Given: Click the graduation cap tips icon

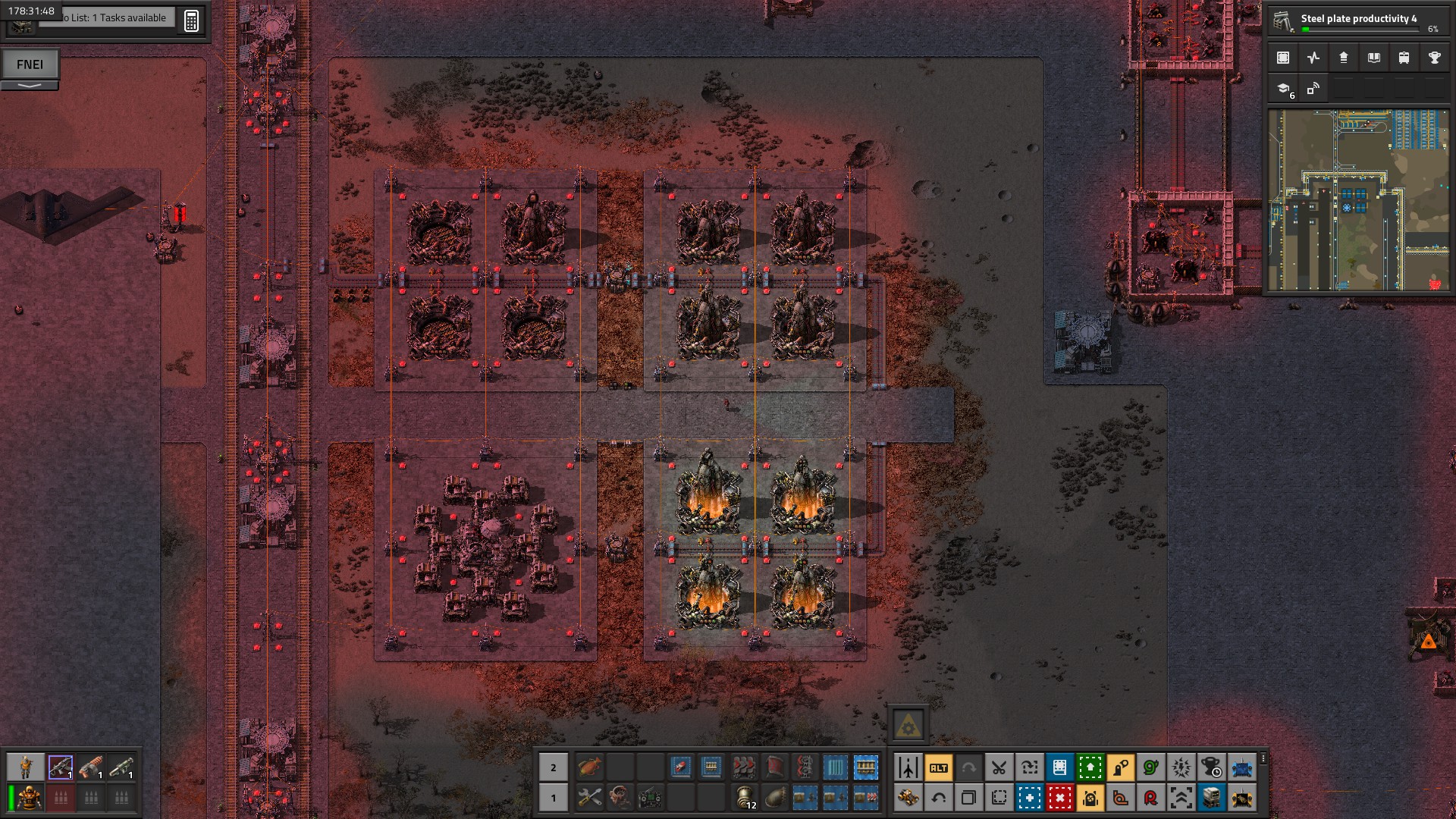Looking at the screenshot, I should (x=1283, y=89).
